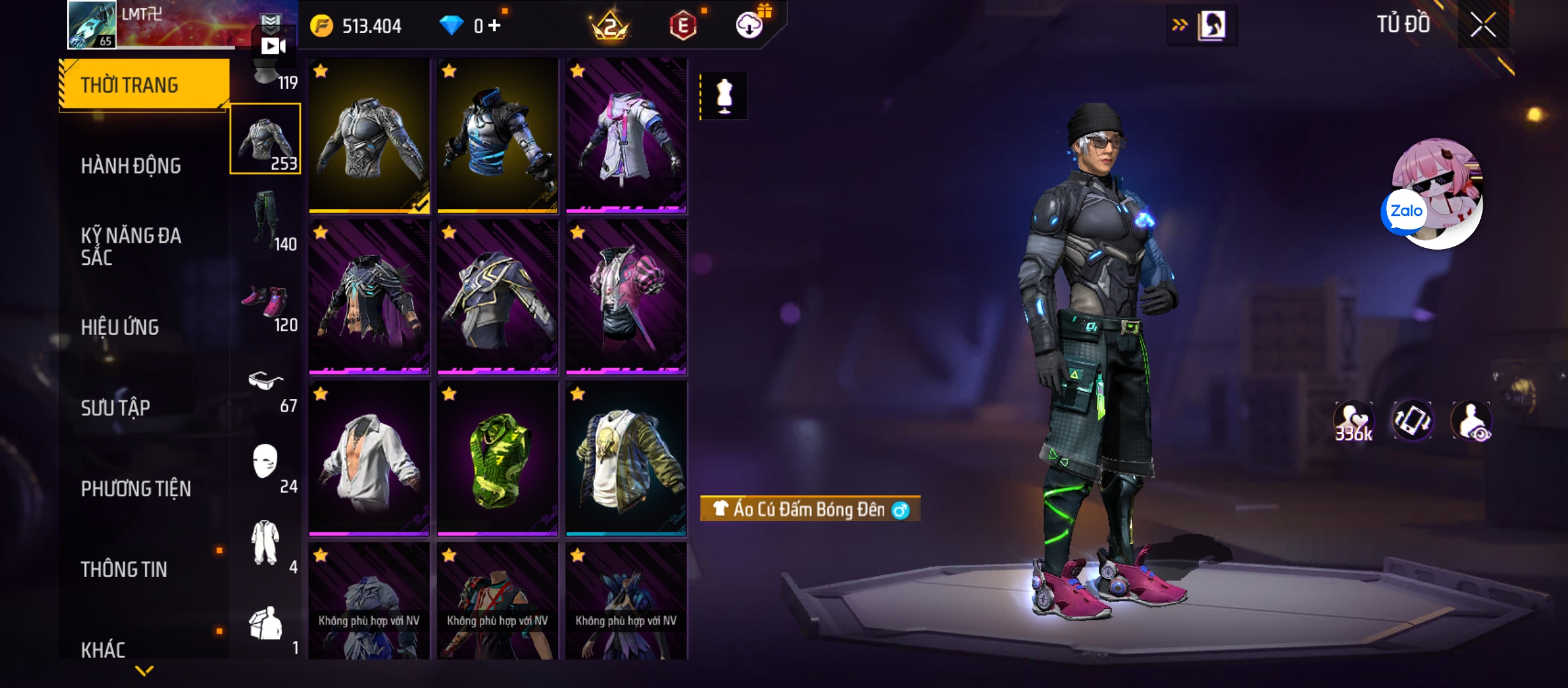Go to the Sưu Tập section
This screenshot has height=688, width=1568.
pyautogui.click(x=115, y=408)
